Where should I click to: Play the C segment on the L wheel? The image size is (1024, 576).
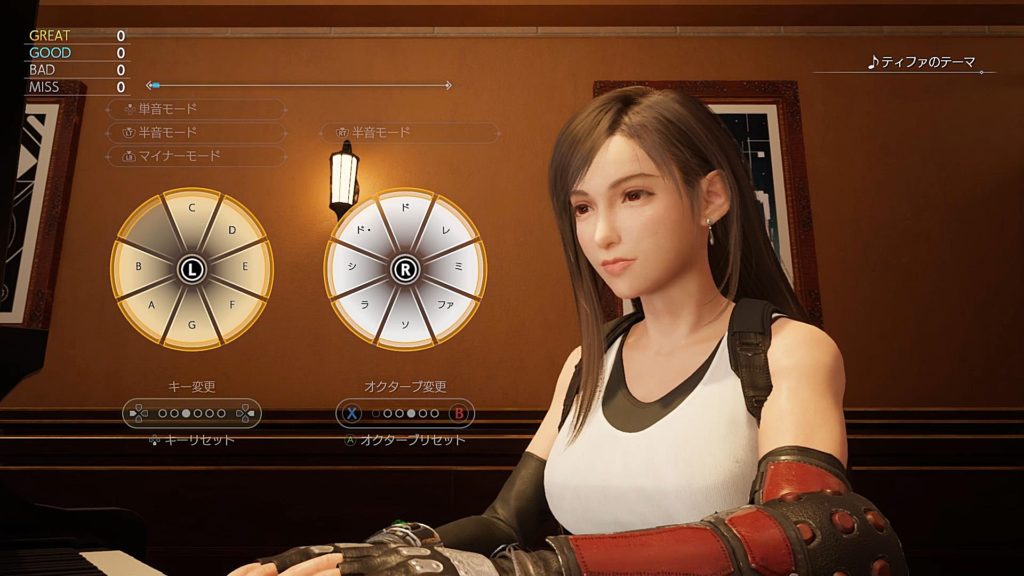tap(191, 209)
